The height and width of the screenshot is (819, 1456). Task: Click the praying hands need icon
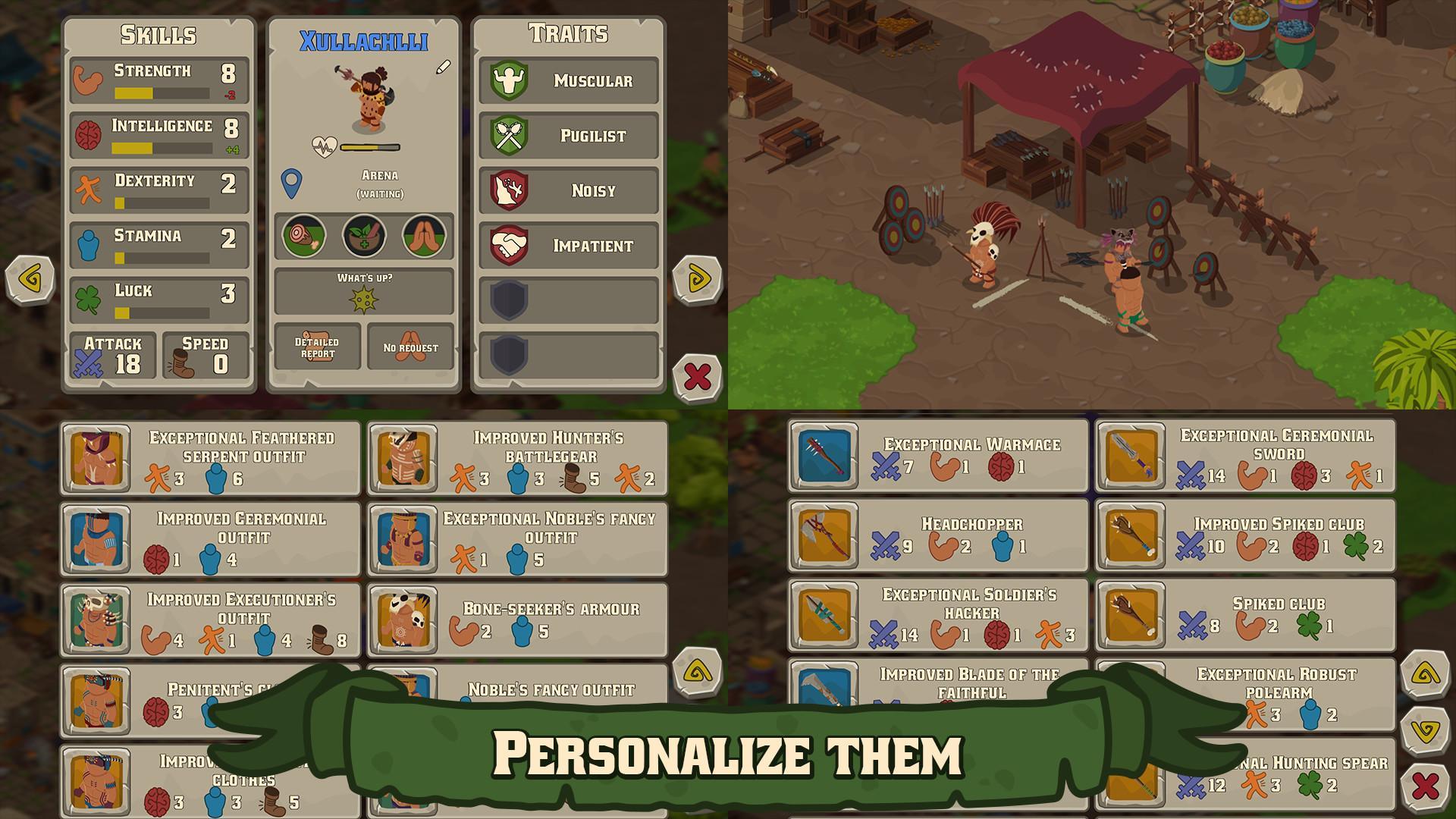[x=423, y=236]
